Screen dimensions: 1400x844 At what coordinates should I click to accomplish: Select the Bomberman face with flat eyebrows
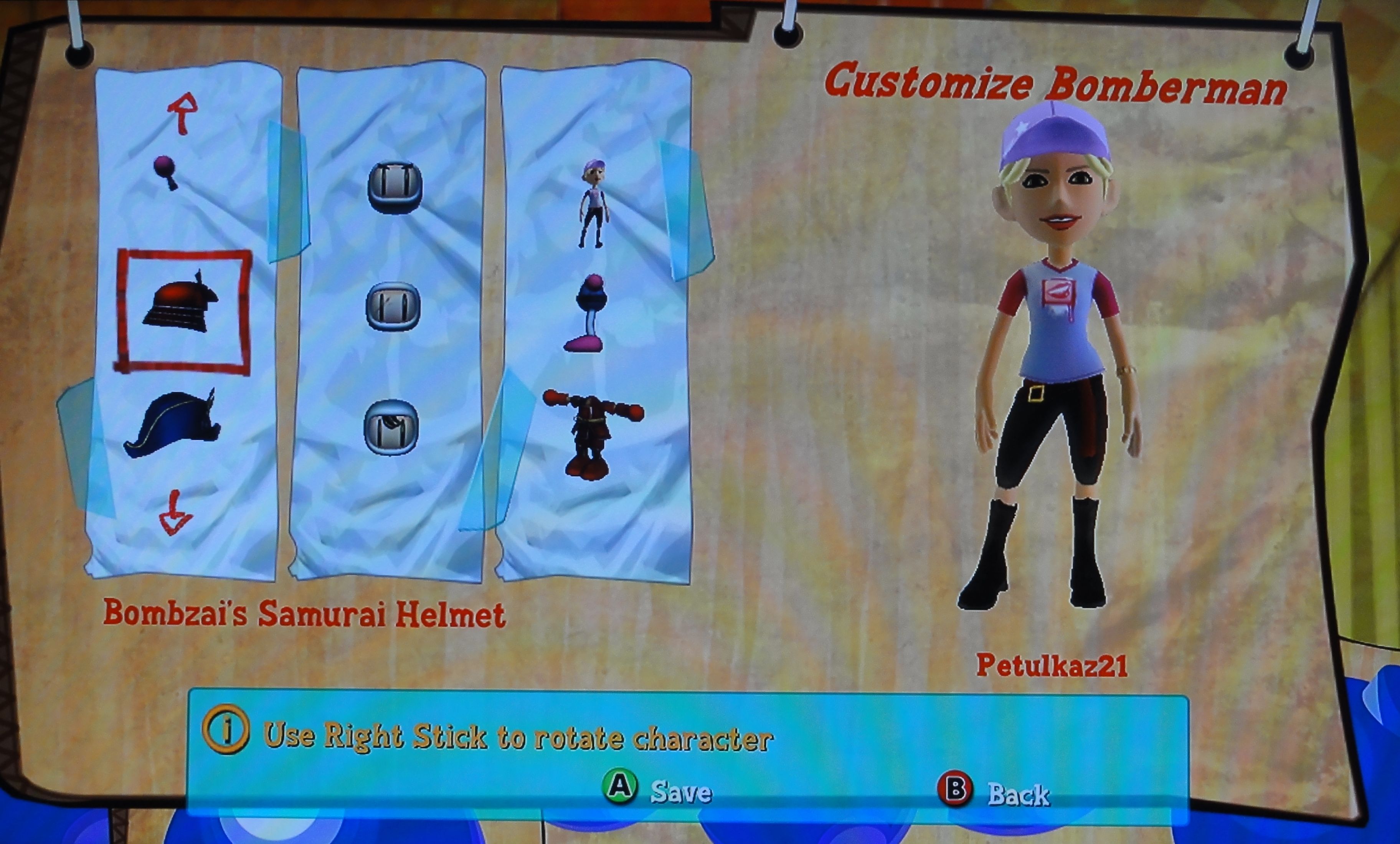(394, 188)
